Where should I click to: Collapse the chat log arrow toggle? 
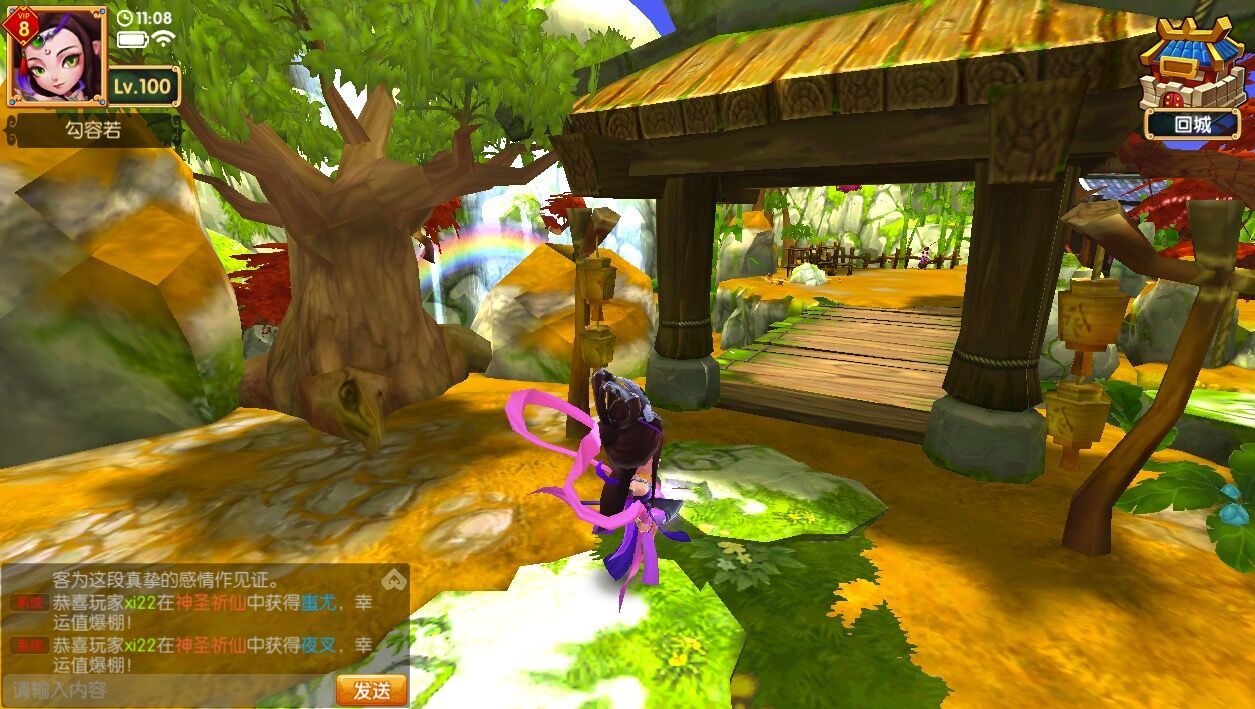(394, 579)
